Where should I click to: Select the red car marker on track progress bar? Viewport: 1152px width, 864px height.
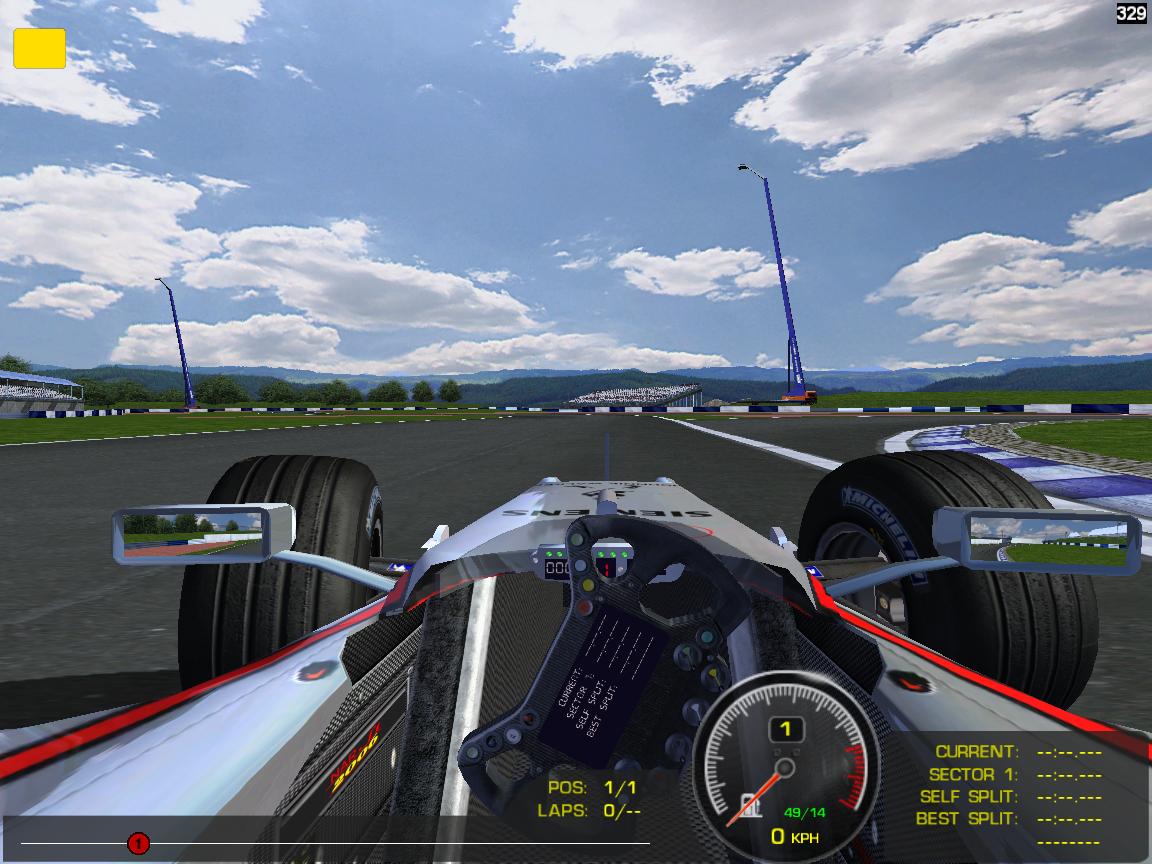point(138,844)
